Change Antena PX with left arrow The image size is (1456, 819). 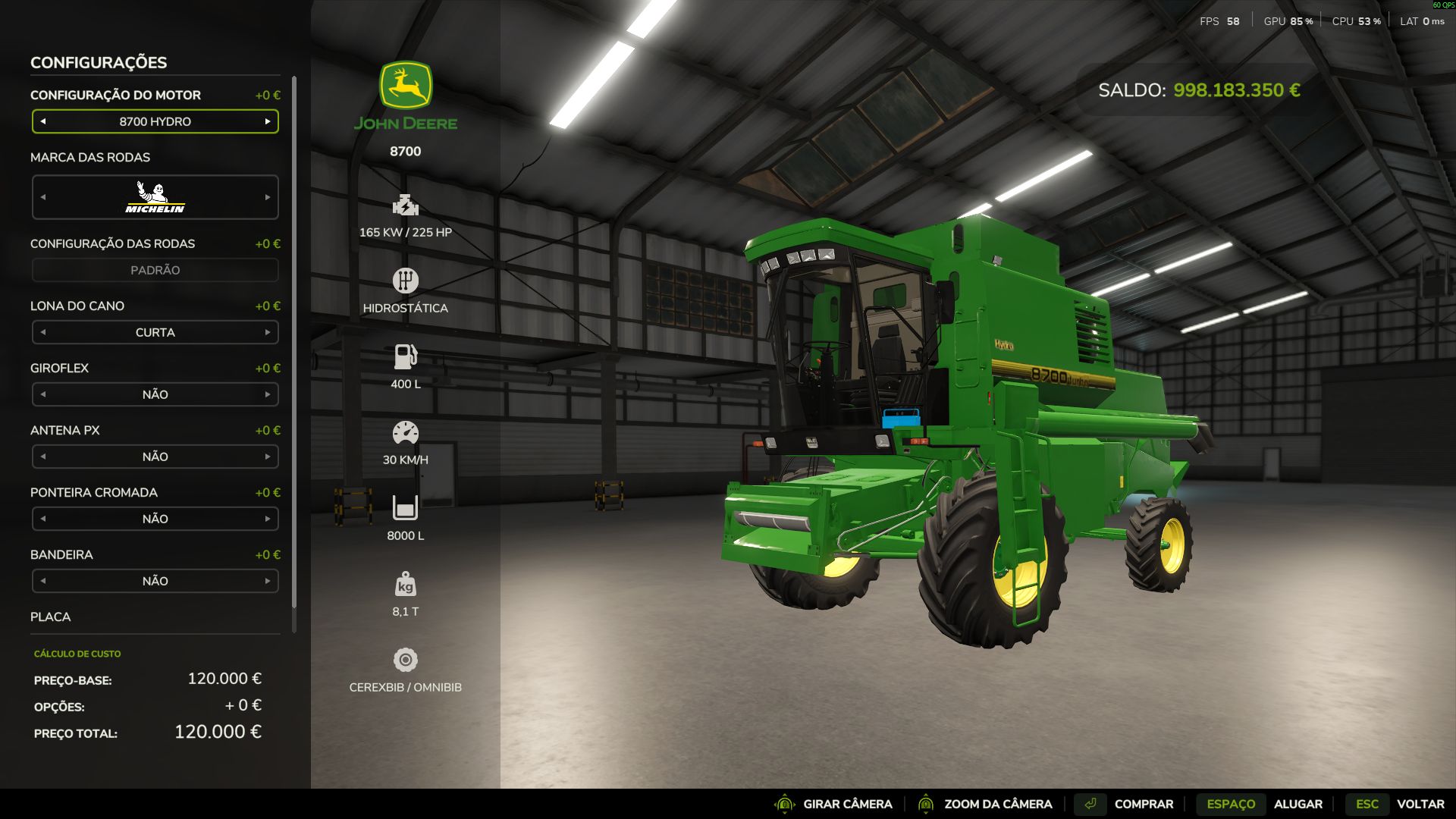tap(43, 457)
